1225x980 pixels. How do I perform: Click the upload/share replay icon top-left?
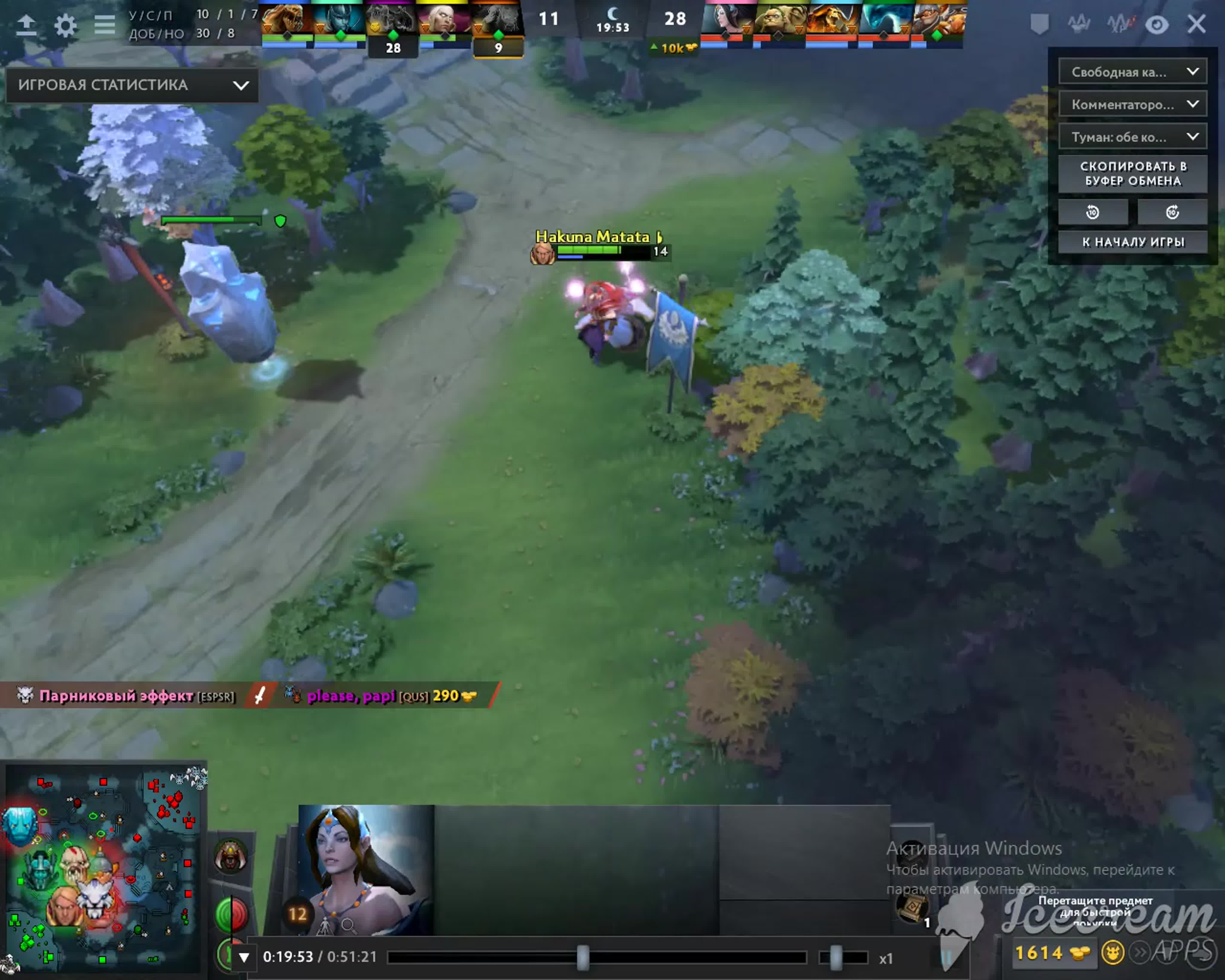[x=27, y=24]
